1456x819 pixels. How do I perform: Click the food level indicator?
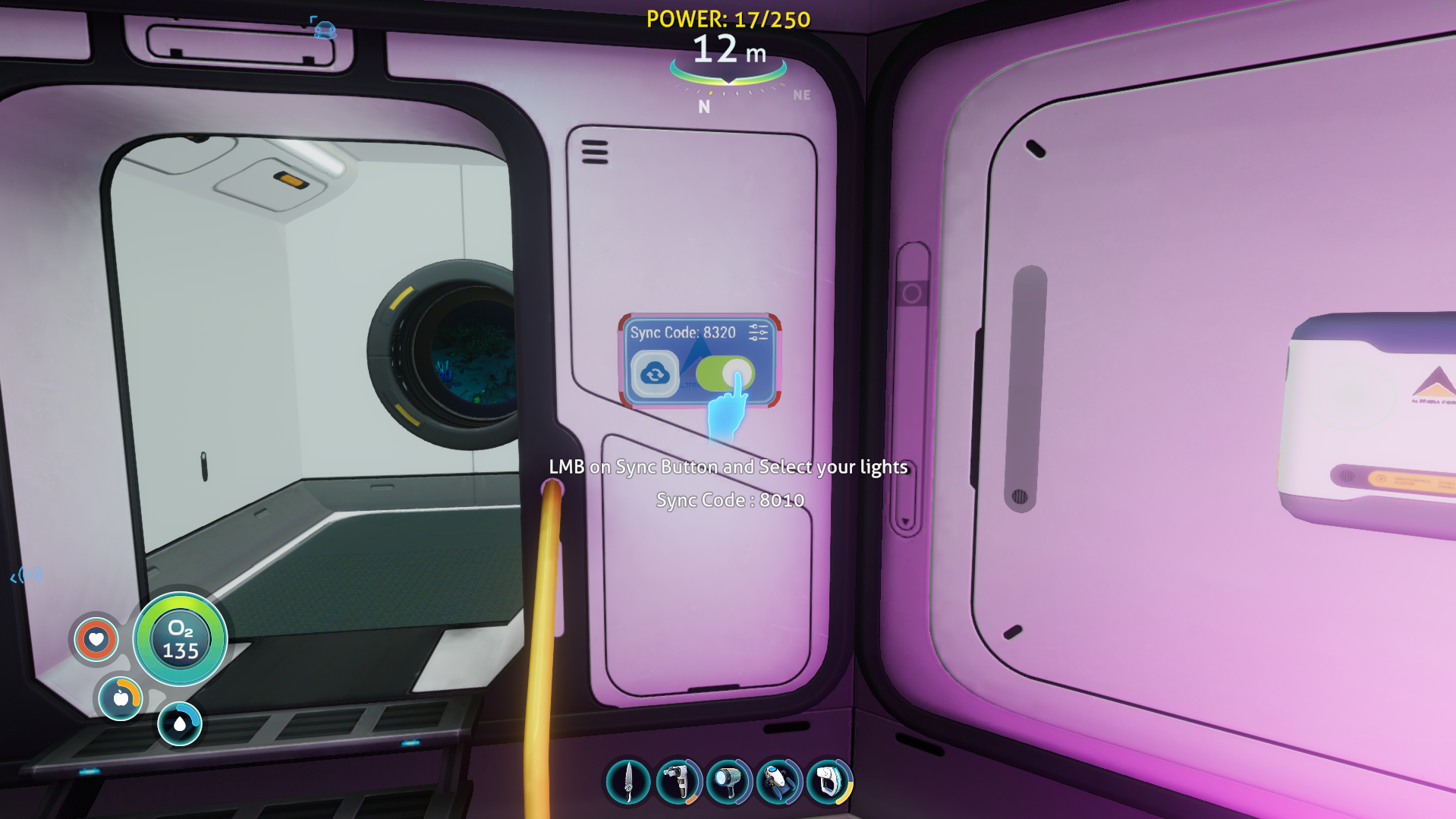click(120, 699)
